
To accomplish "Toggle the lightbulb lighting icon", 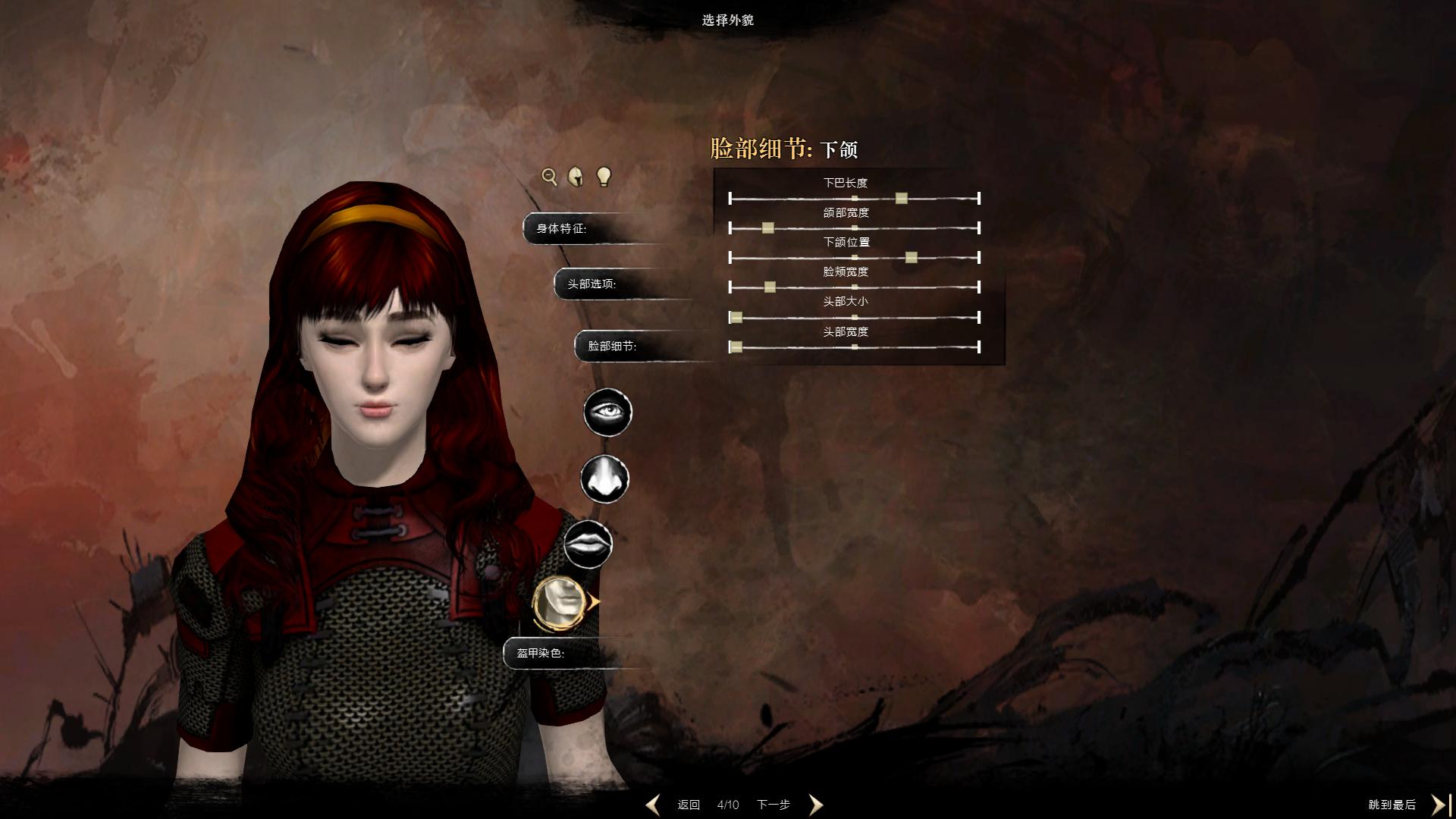I will pos(604,177).
